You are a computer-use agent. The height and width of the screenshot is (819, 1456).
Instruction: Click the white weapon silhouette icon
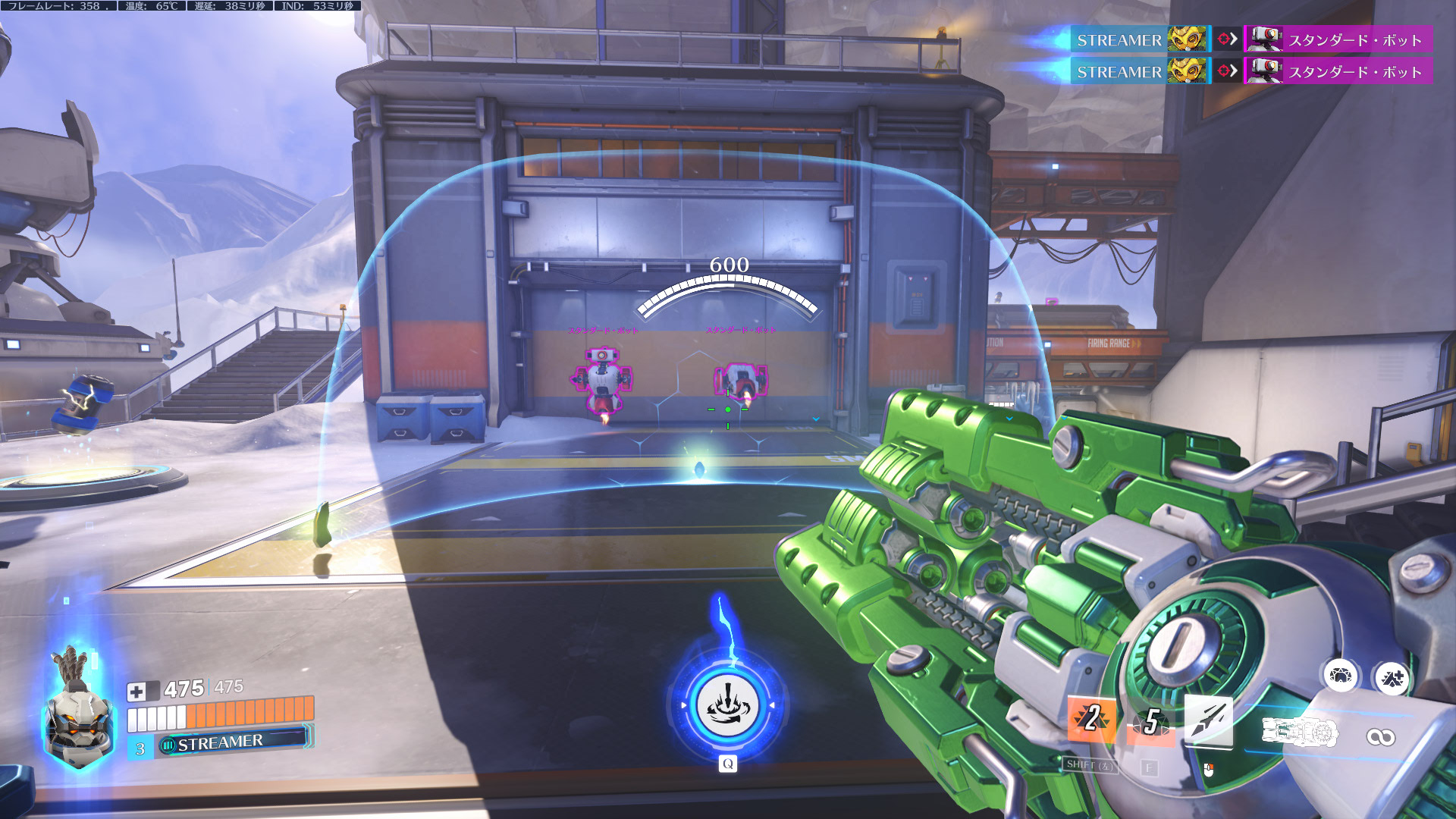click(1300, 733)
